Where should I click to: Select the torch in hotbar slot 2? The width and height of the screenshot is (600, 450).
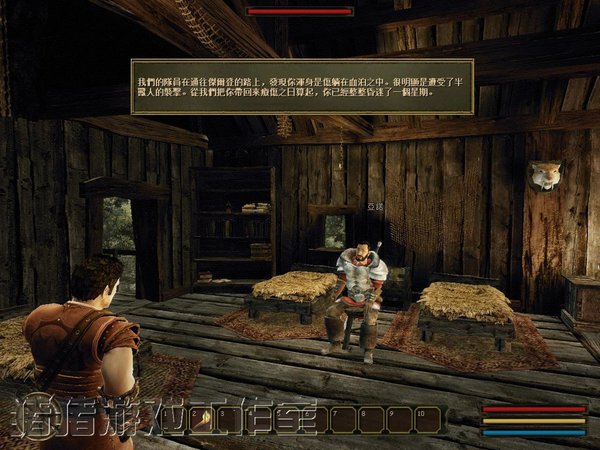click(205, 420)
